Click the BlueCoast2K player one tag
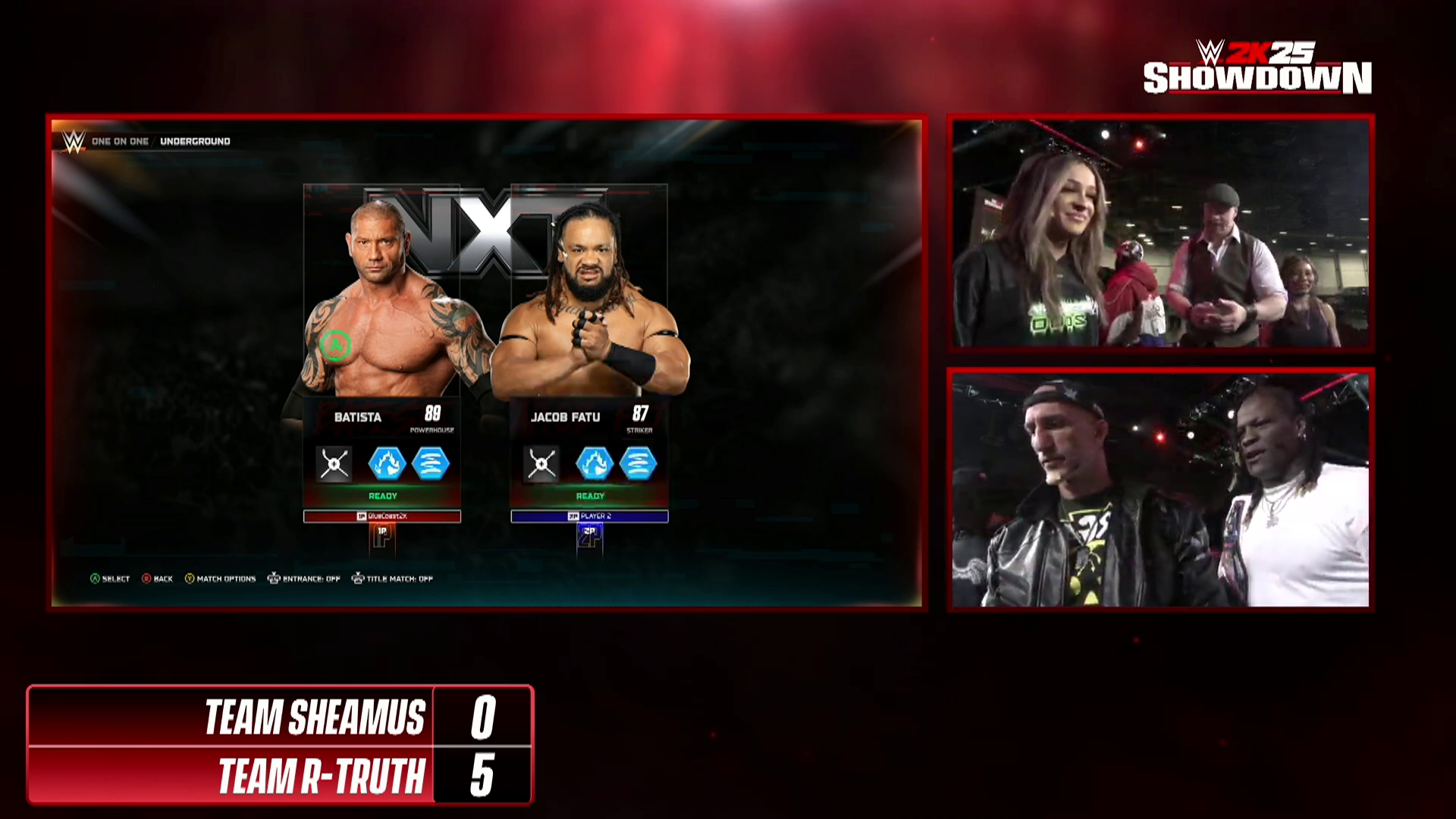Screen dimensions: 1456x819 pos(382,516)
